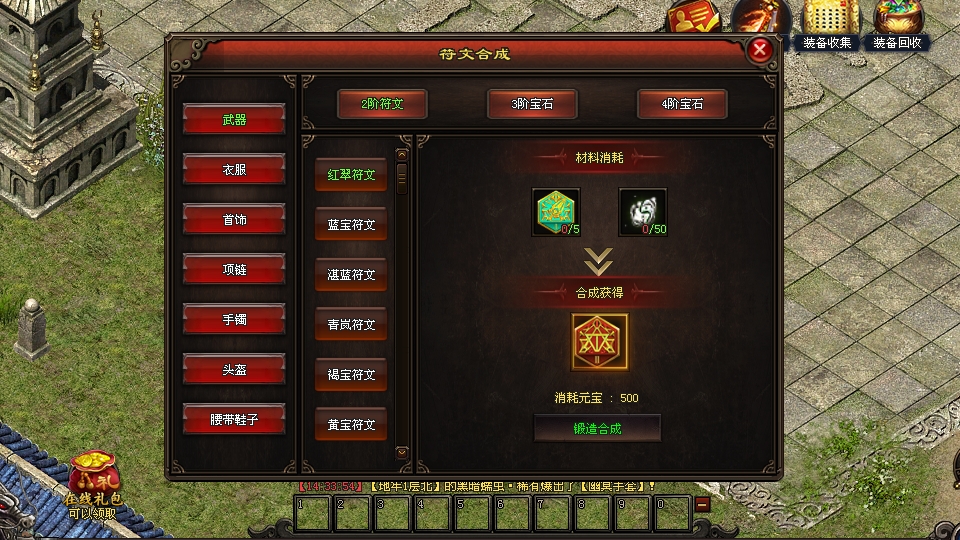Close the 符文合成 window
The height and width of the screenshot is (540, 960).
(760, 50)
